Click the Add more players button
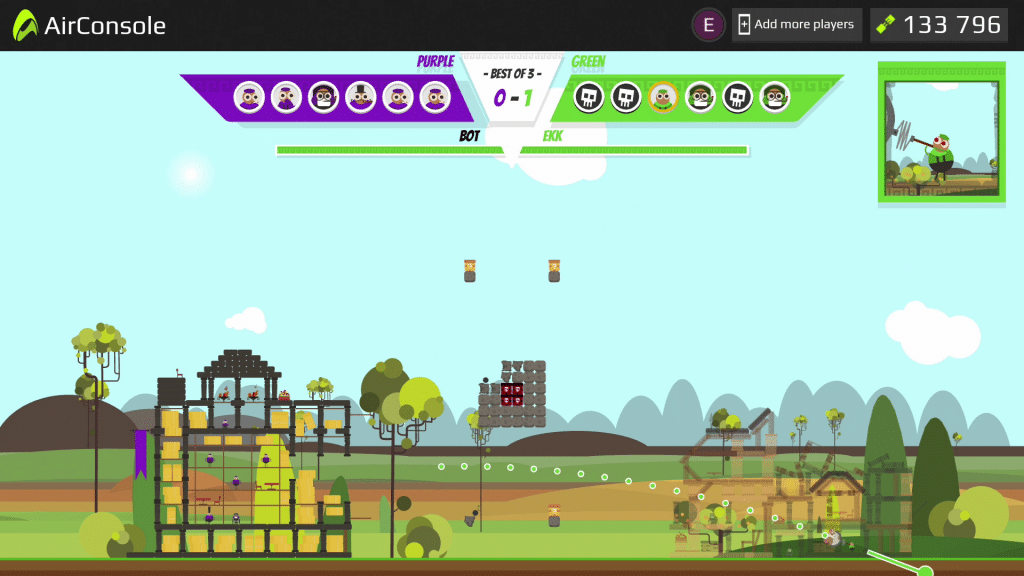Viewport: 1024px width, 576px height. 796,25
